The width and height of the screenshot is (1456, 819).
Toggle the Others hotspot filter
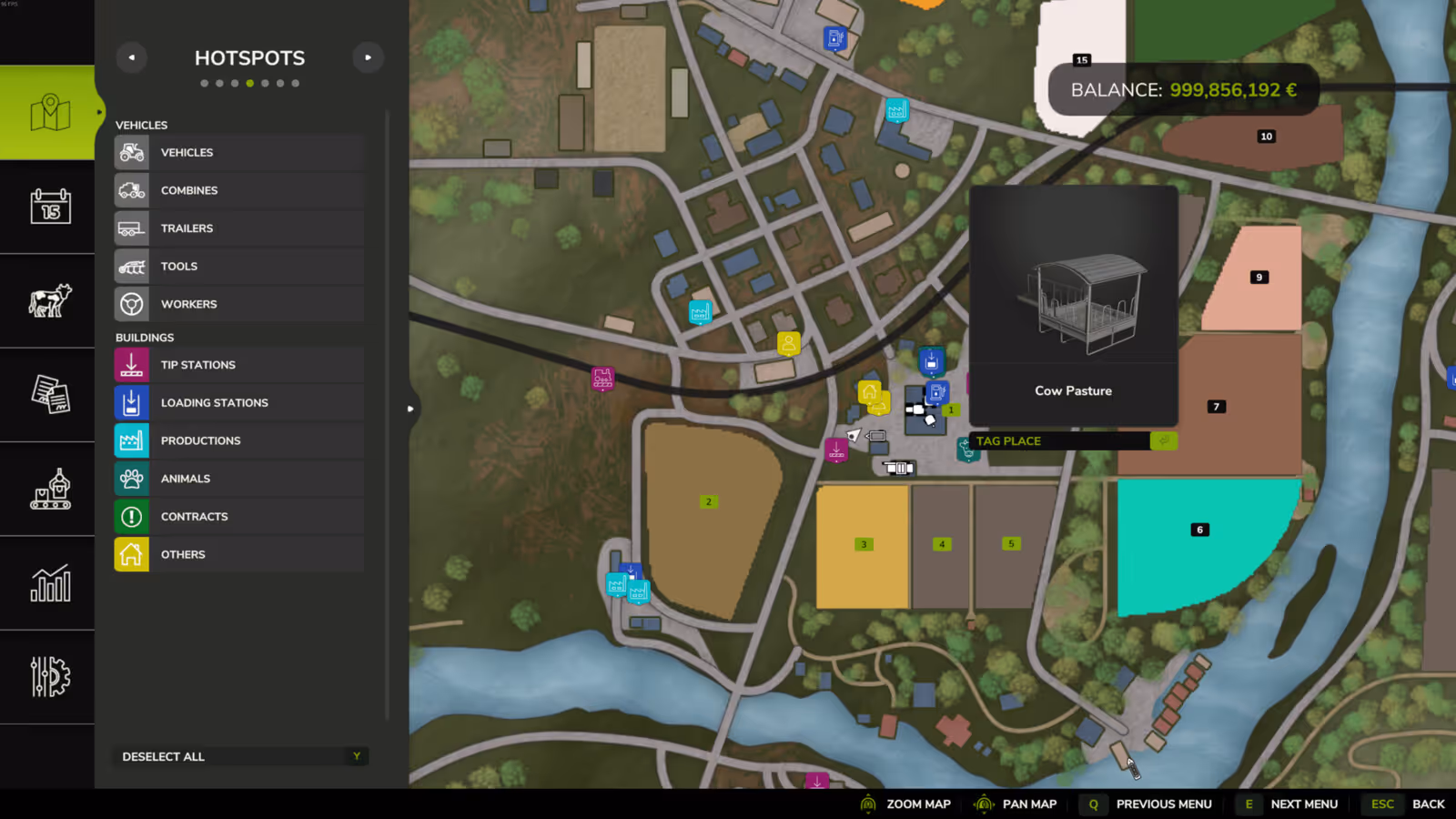pyautogui.click(x=239, y=555)
